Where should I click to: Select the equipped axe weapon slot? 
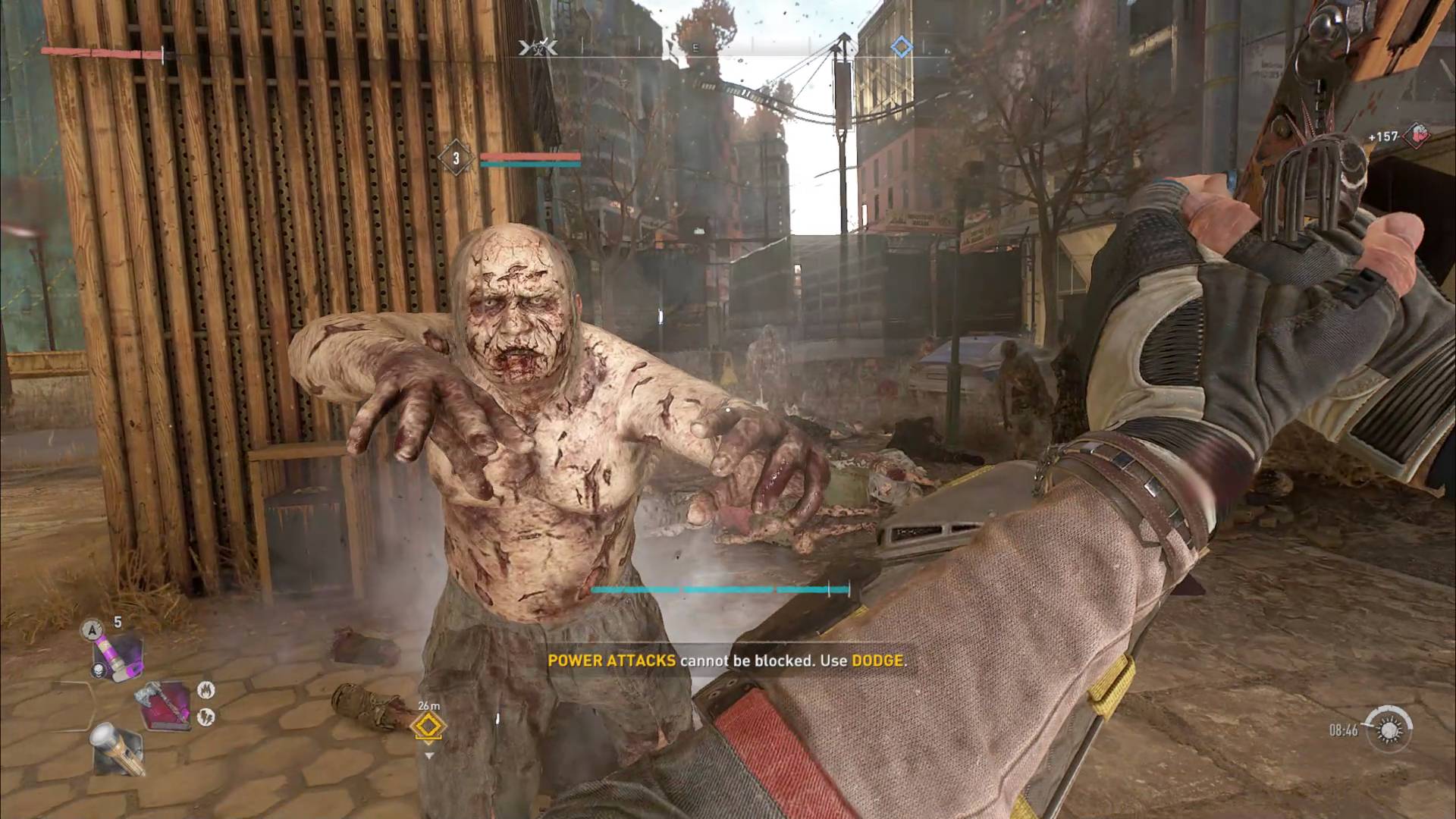[x=162, y=705]
